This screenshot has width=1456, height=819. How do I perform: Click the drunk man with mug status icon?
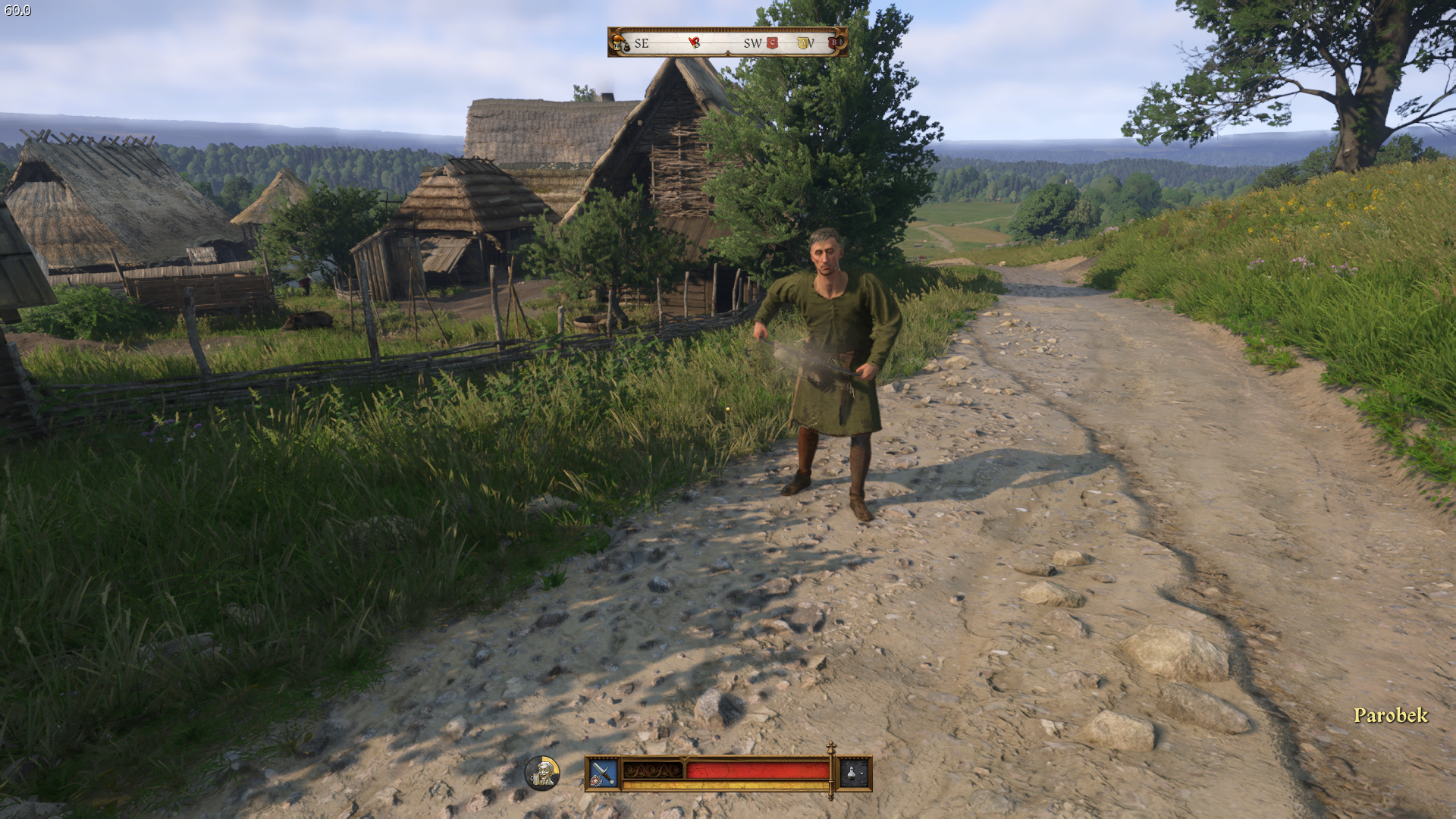542,773
